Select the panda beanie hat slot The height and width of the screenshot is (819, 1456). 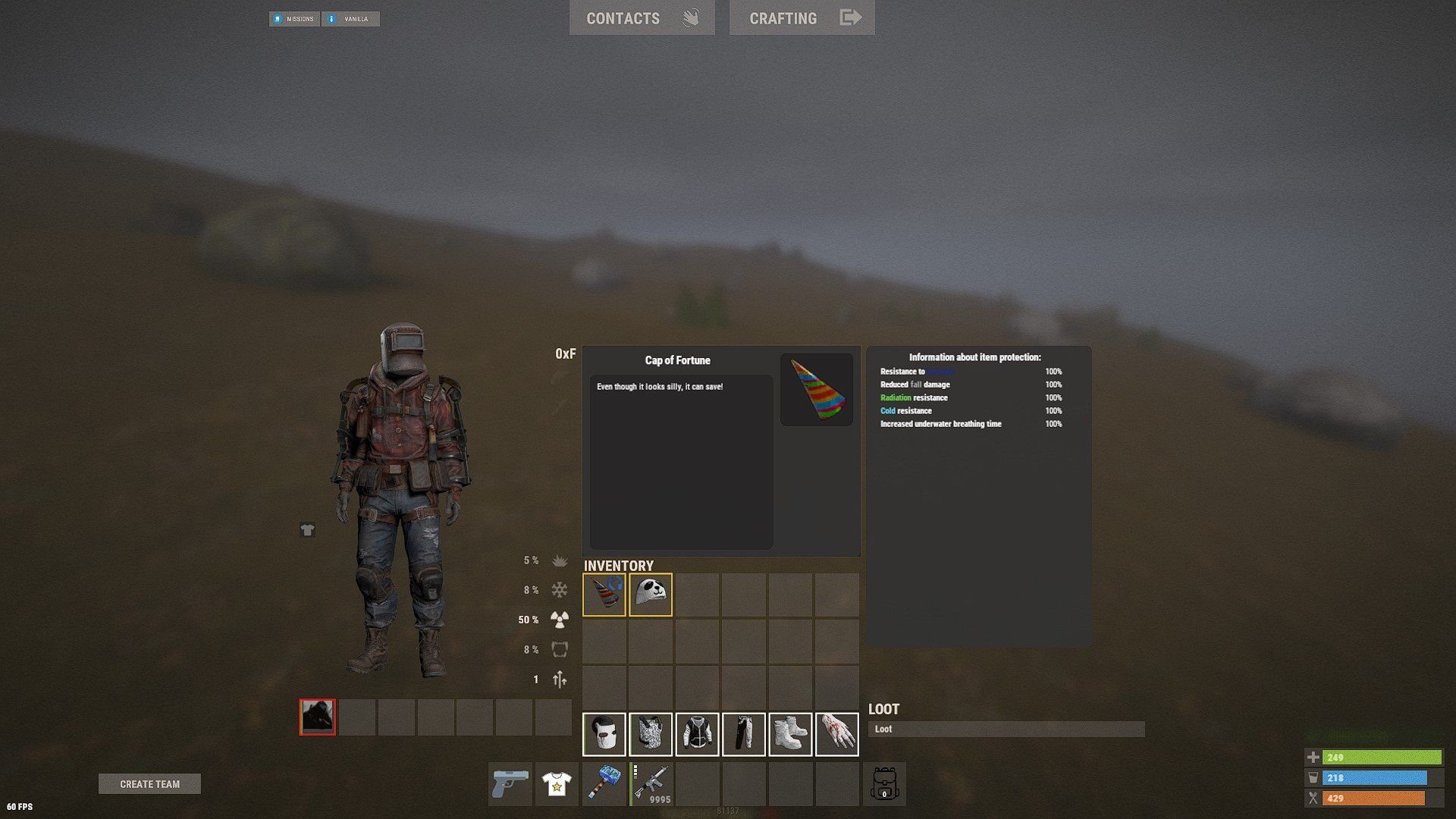click(x=651, y=595)
